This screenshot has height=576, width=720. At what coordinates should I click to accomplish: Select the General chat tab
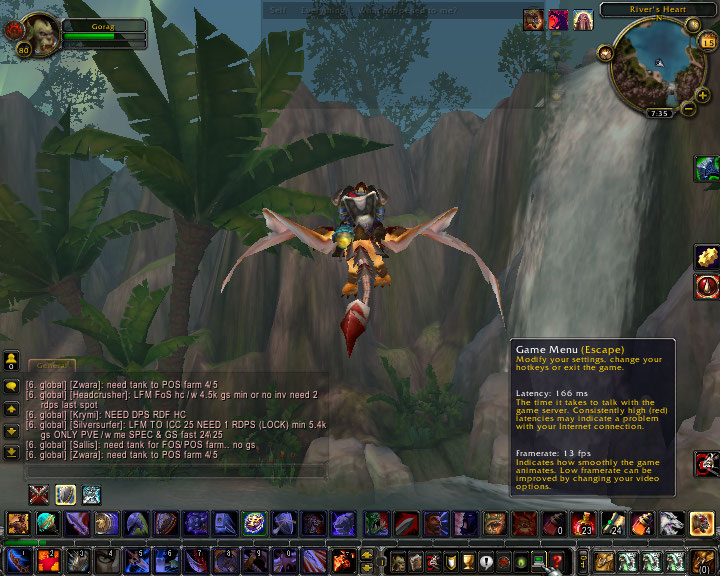click(x=48, y=366)
